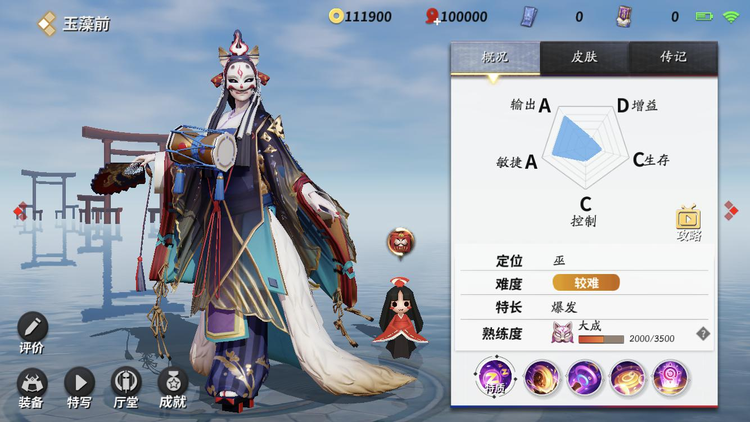Open the 传记 biography tab
750x422 pixels.
[x=673, y=57]
